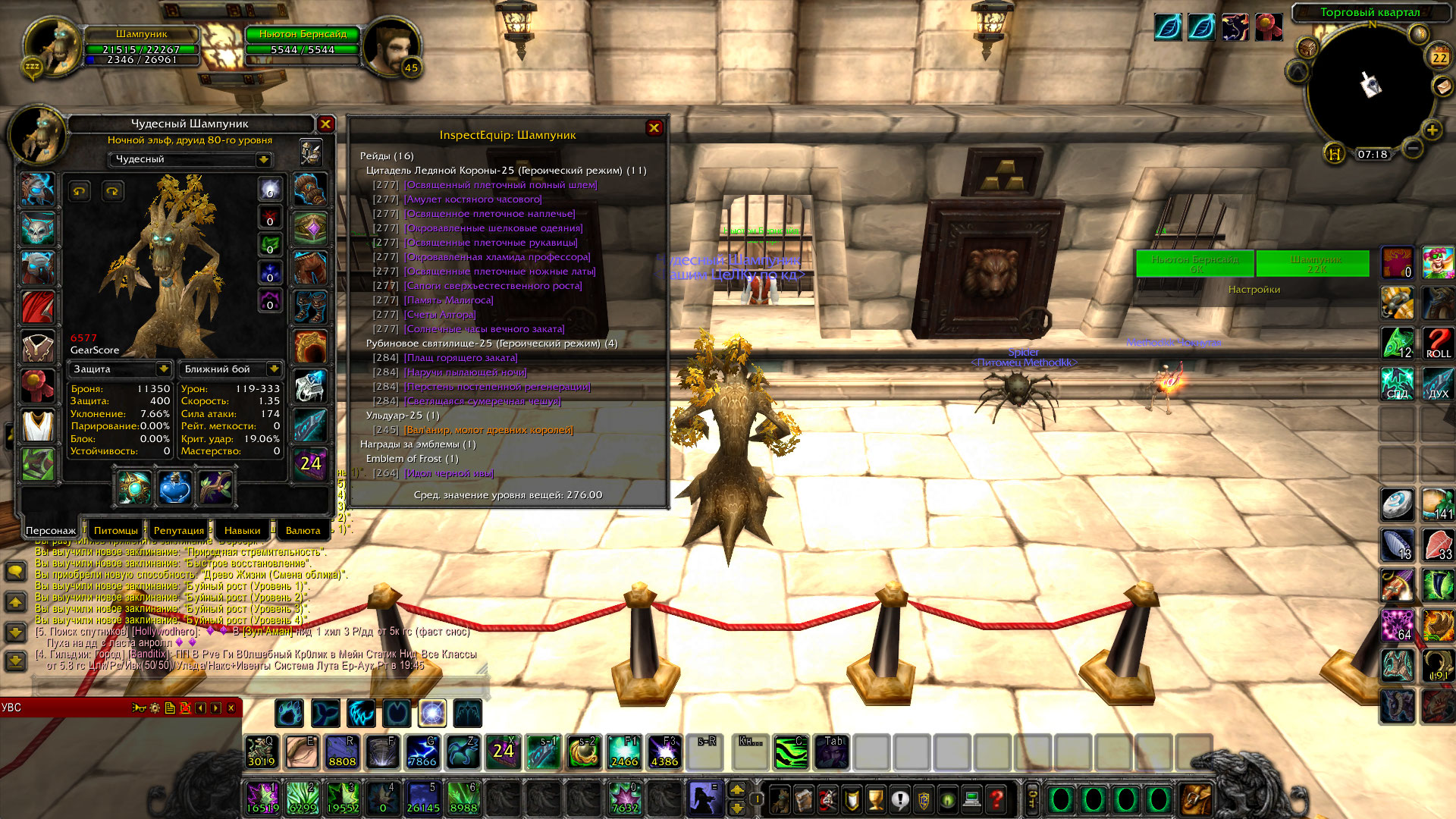Open the Ближний бой stats dropdown
Viewport: 1456px width, 819px height.
273,369
